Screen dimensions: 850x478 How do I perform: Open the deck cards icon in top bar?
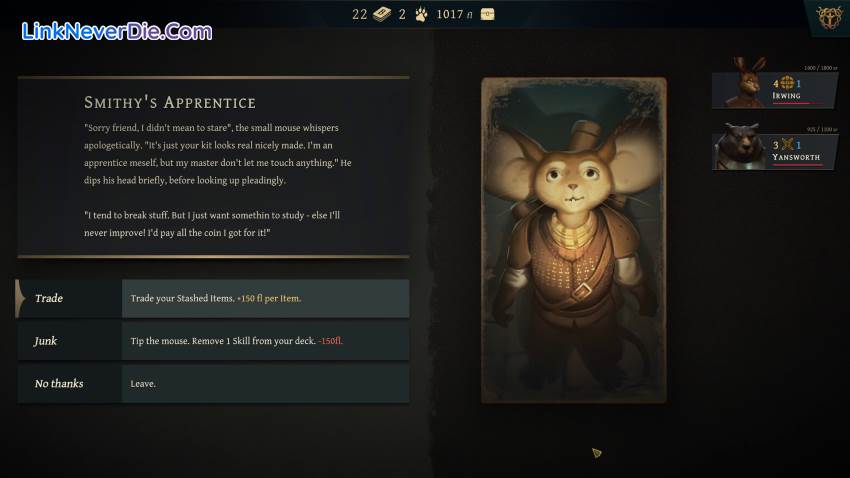(382, 14)
